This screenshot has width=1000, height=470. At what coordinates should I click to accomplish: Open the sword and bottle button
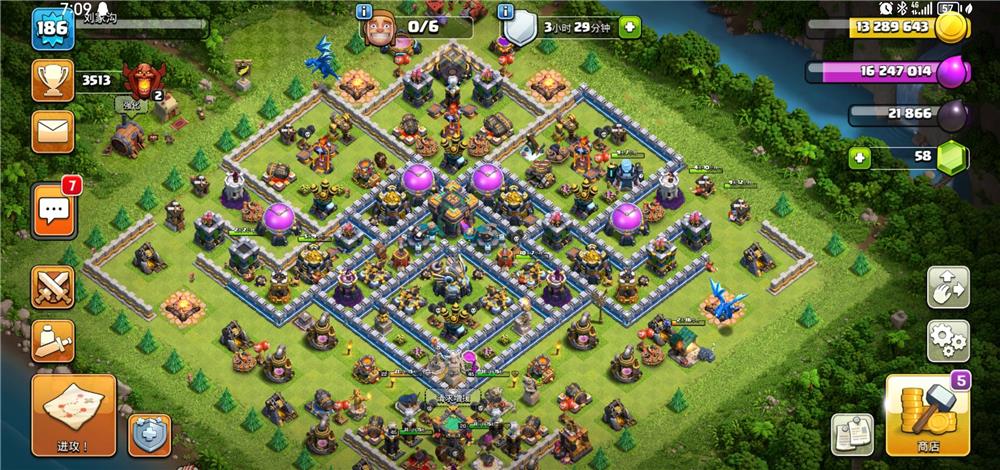[x=52, y=340]
